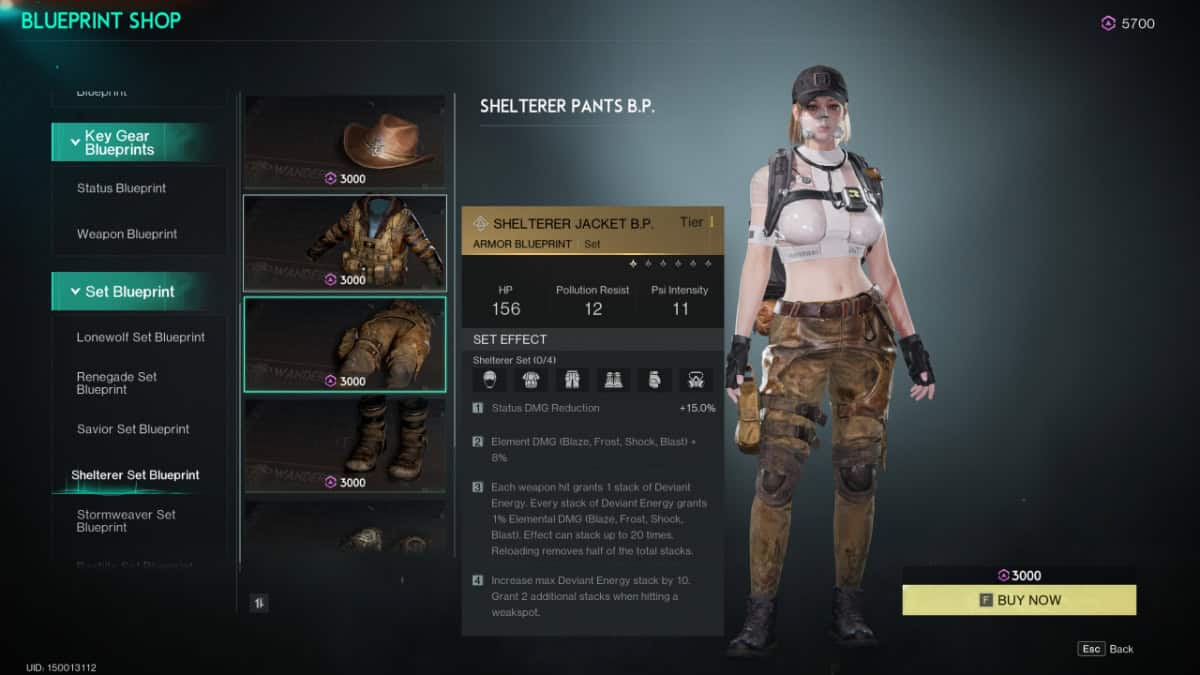The height and width of the screenshot is (675, 1200).
Task: Go back using the Back button
Action: (1106, 649)
